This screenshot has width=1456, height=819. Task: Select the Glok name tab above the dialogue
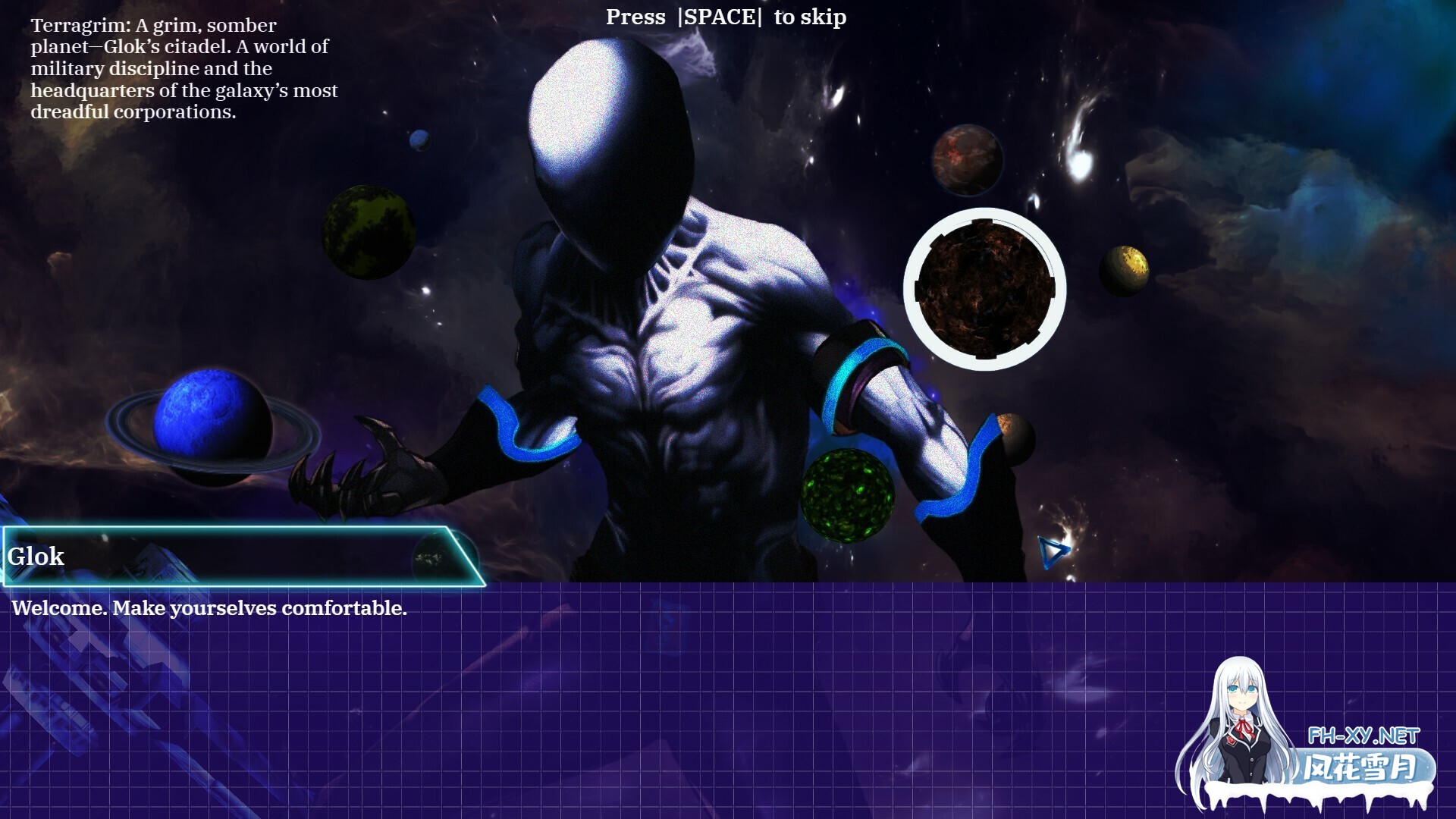coord(36,557)
